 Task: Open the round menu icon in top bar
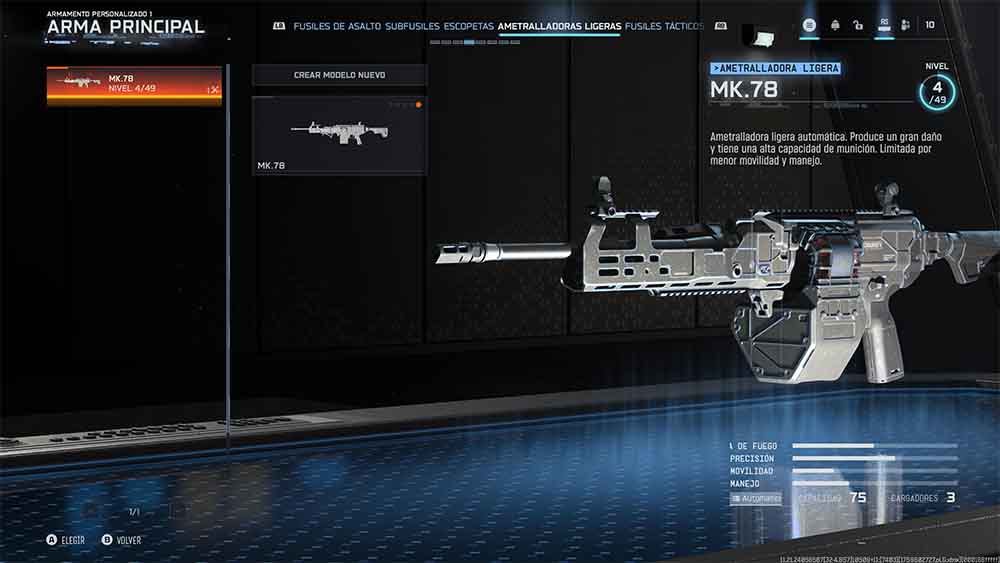809,25
